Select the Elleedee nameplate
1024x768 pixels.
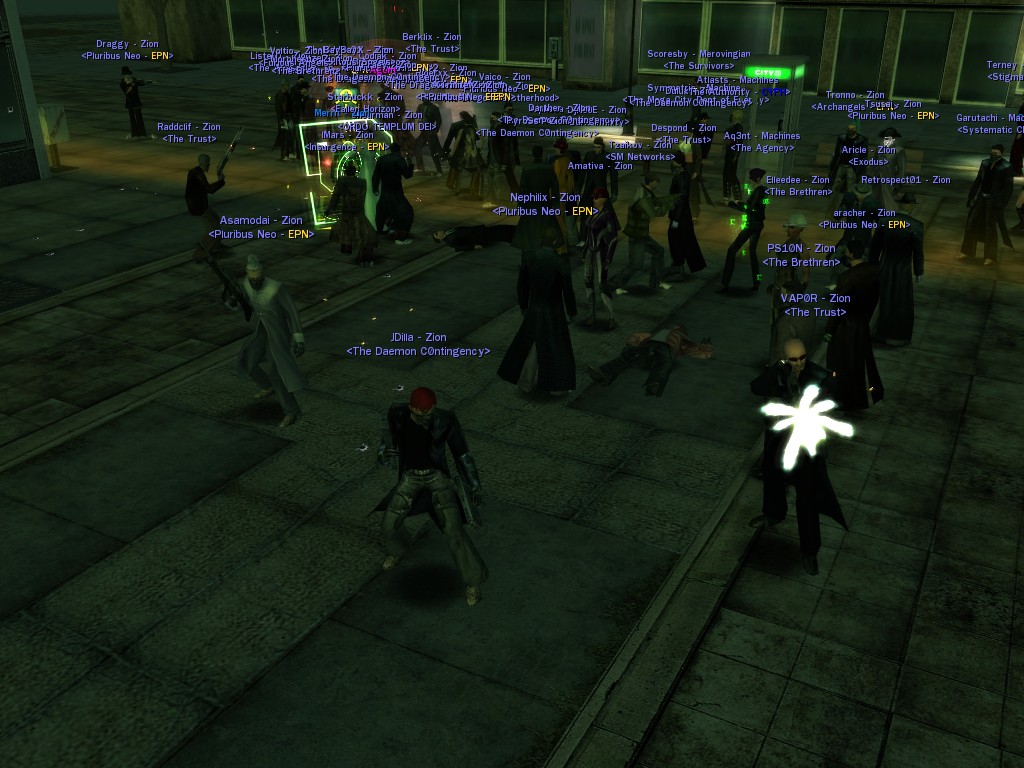click(x=798, y=180)
